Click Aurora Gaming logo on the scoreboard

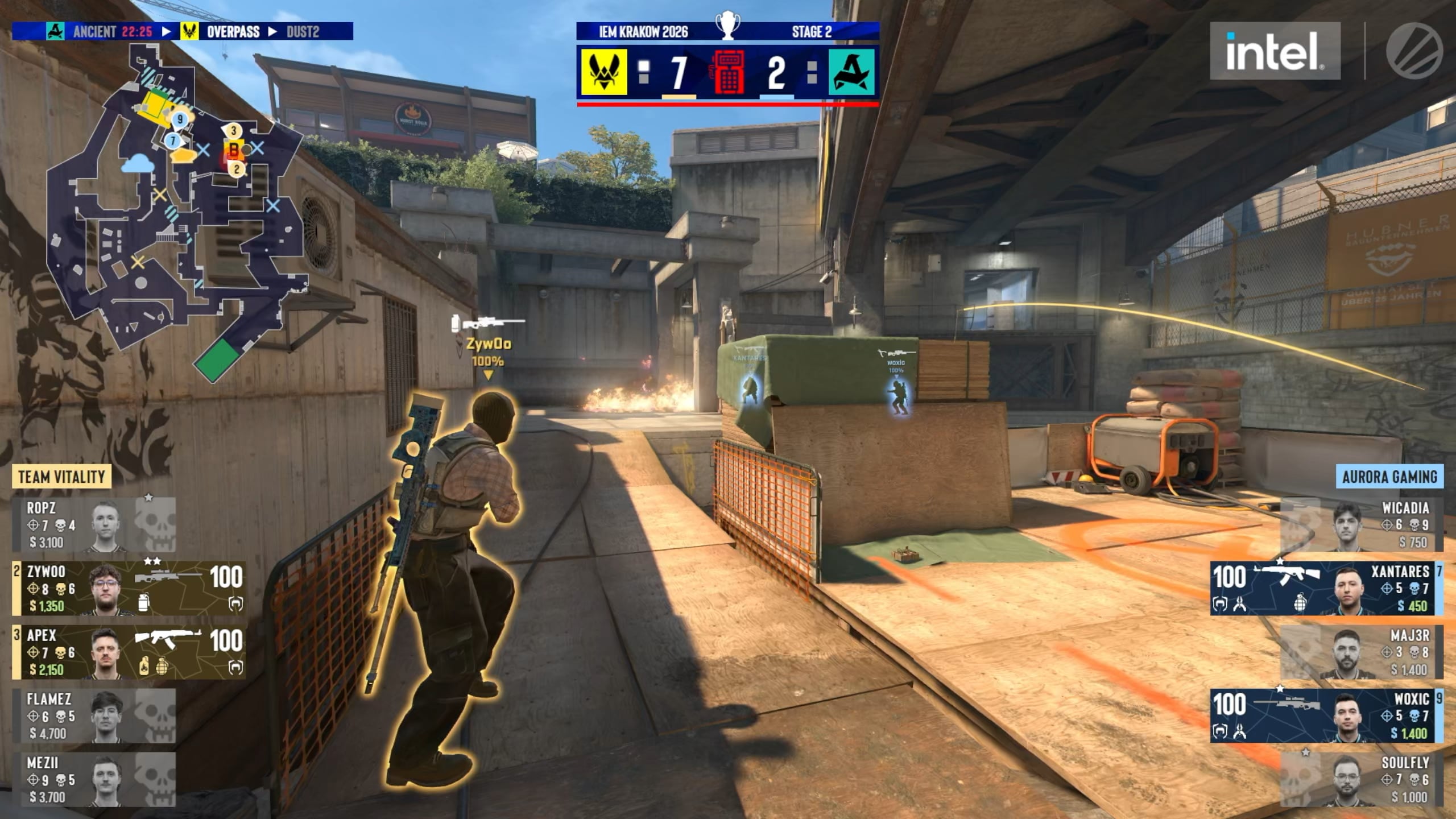(x=851, y=72)
